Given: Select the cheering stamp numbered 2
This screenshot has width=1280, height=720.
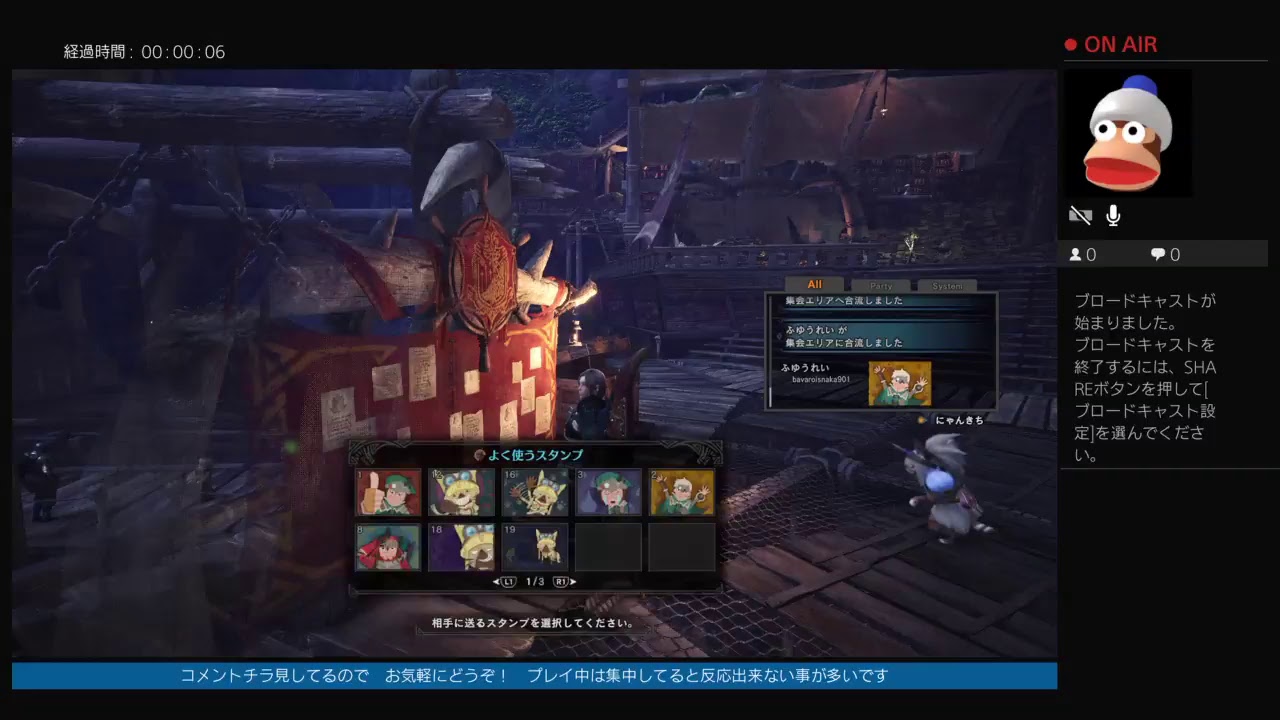Looking at the screenshot, I should [x=682, y=493].
